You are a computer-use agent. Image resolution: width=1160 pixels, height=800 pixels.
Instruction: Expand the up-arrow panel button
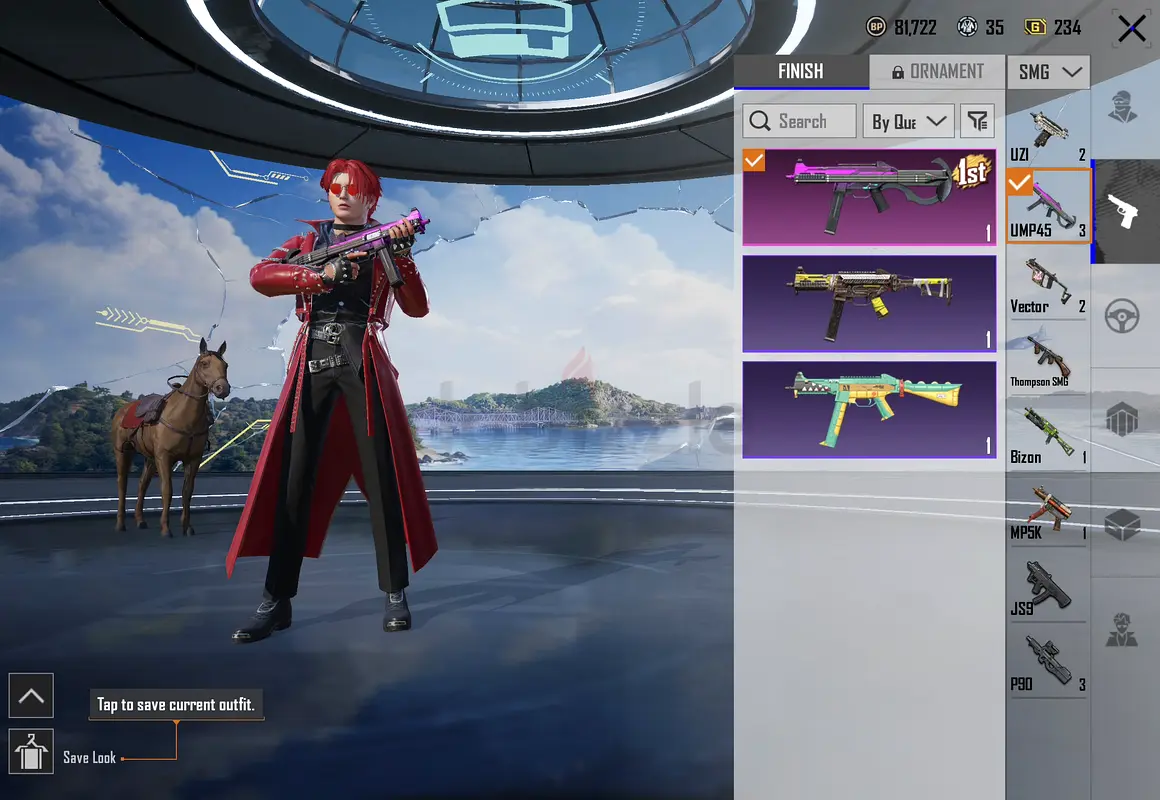(31, 695)
